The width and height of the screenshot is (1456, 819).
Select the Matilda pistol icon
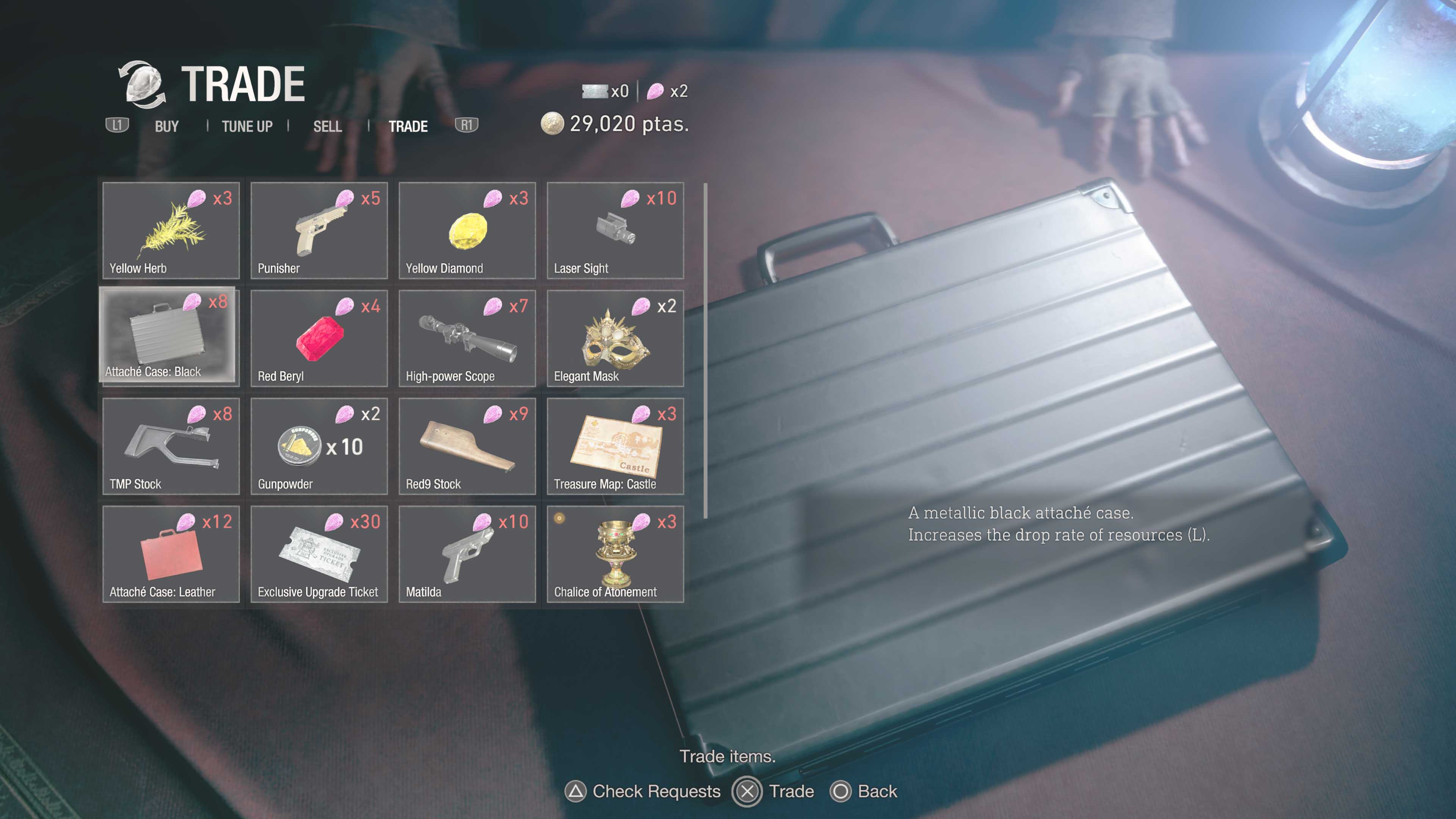coord(467,554)
